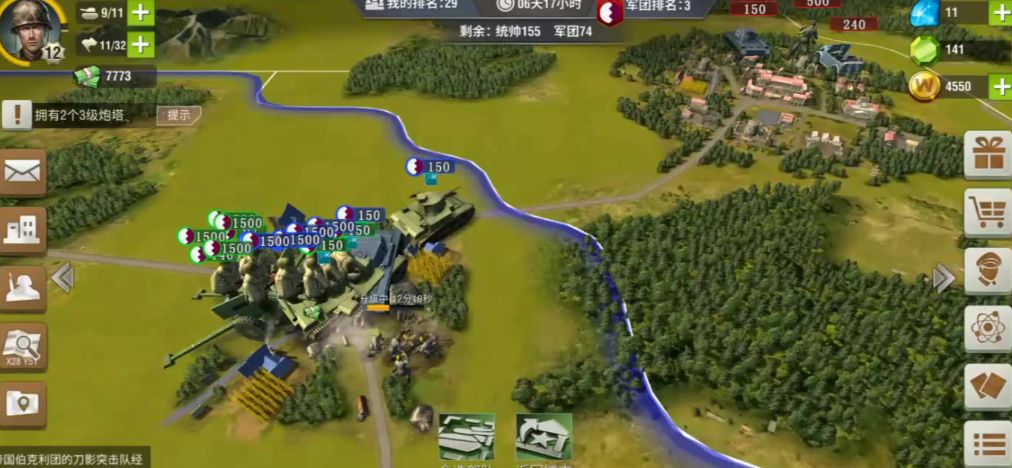Click the 提示 hint button

pos(178,115)
